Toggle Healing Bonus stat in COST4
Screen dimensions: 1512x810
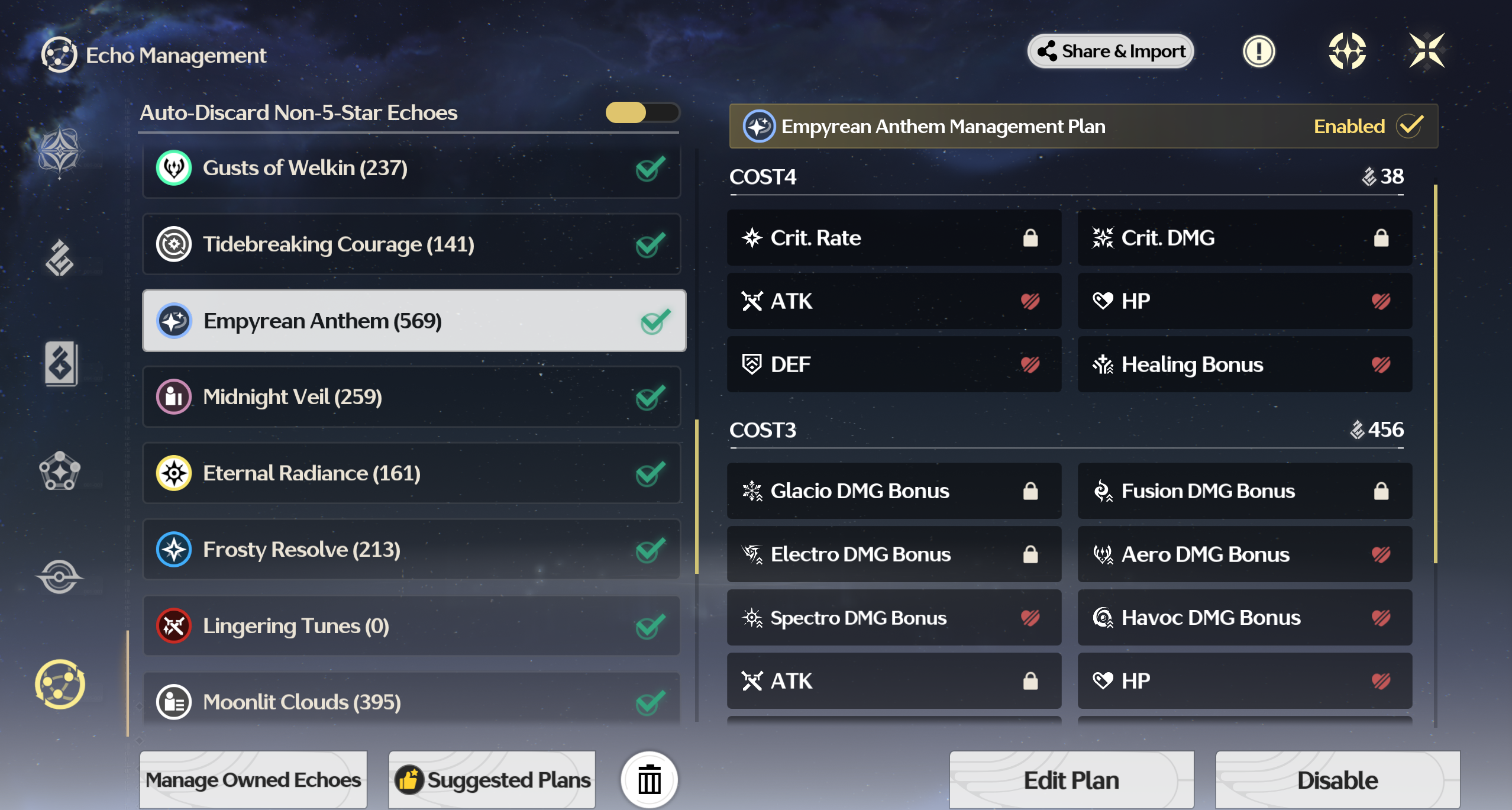point(1245,364)
